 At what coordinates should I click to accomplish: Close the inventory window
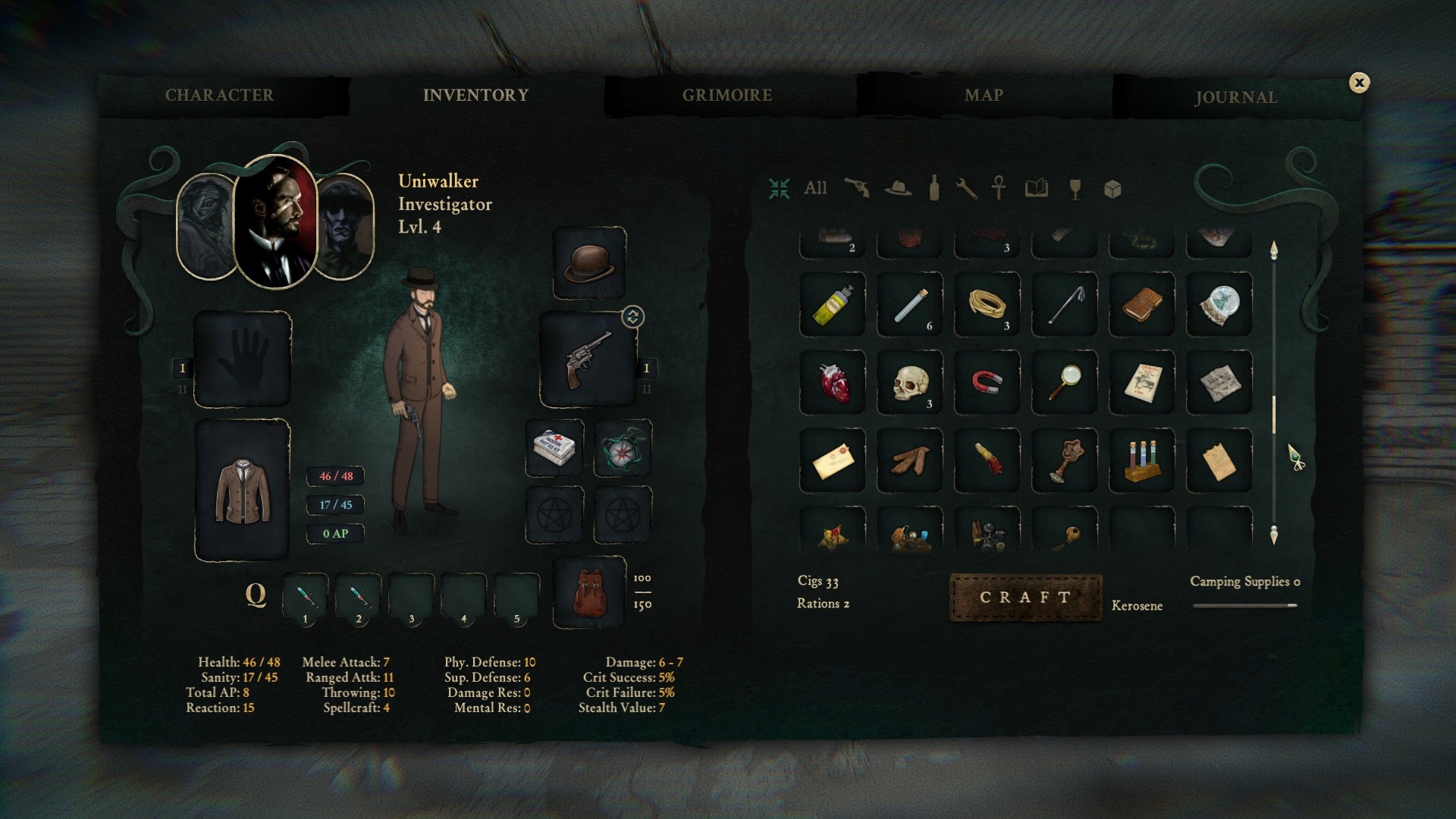[1359, 83]
